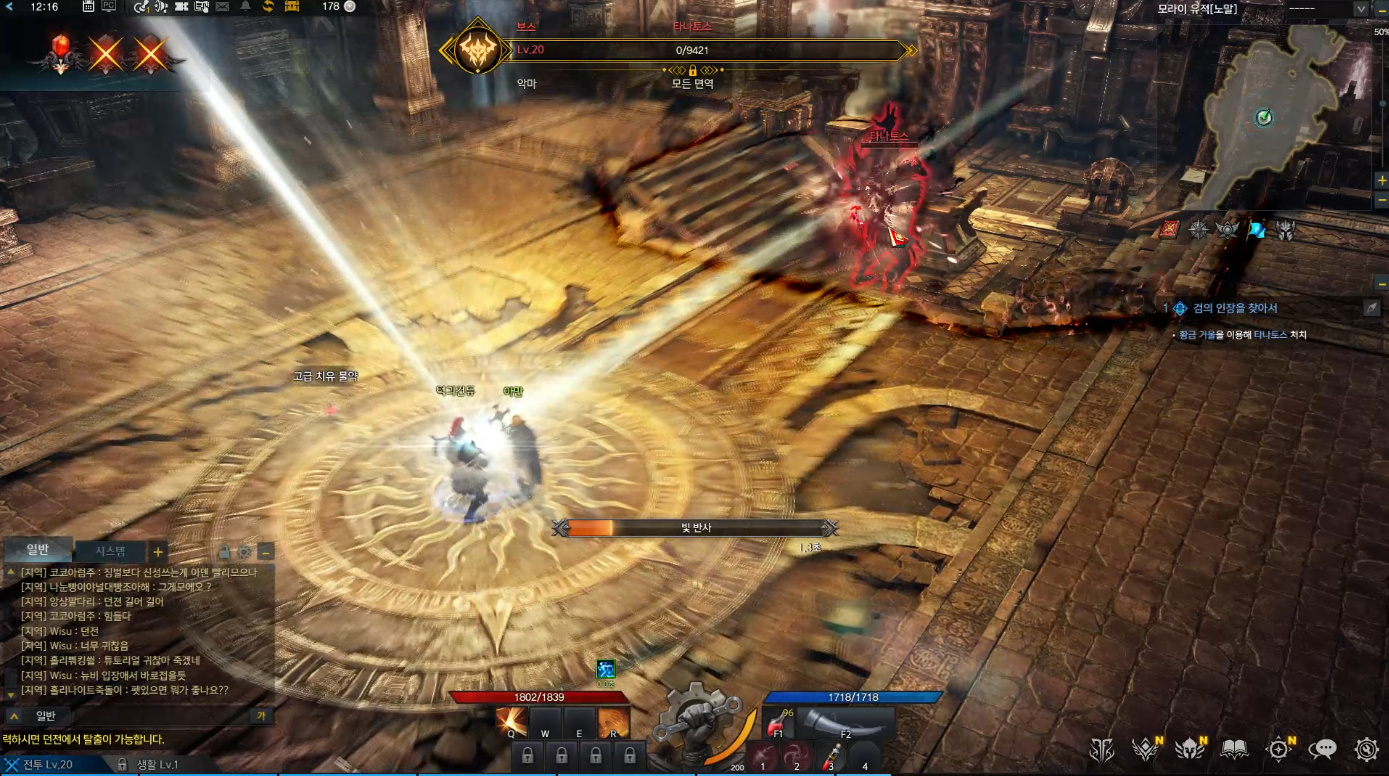Image resolution: width=1389 pixels, height=776 pixels.
Task: Open the notification bell icon
Action: click(245, 7)
